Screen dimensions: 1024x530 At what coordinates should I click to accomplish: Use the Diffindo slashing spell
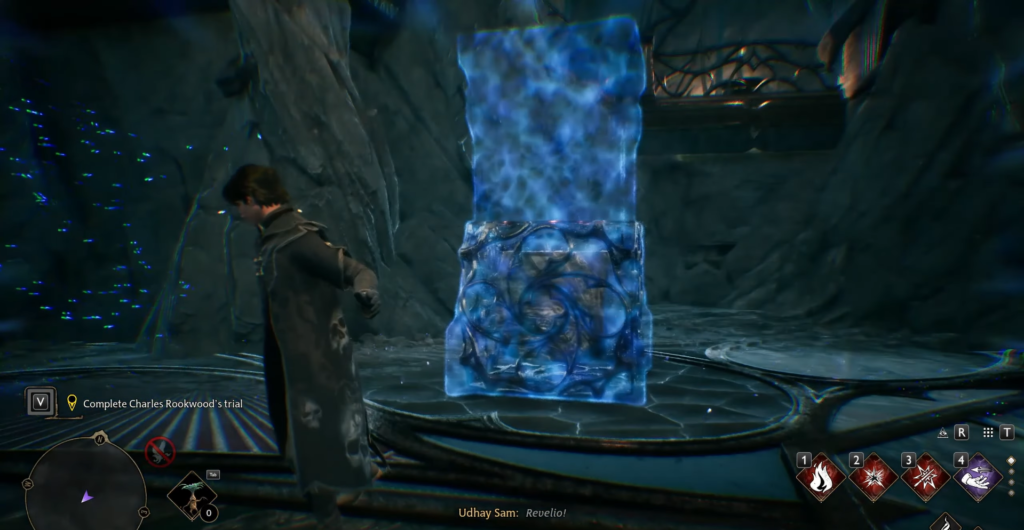point(925,477)
